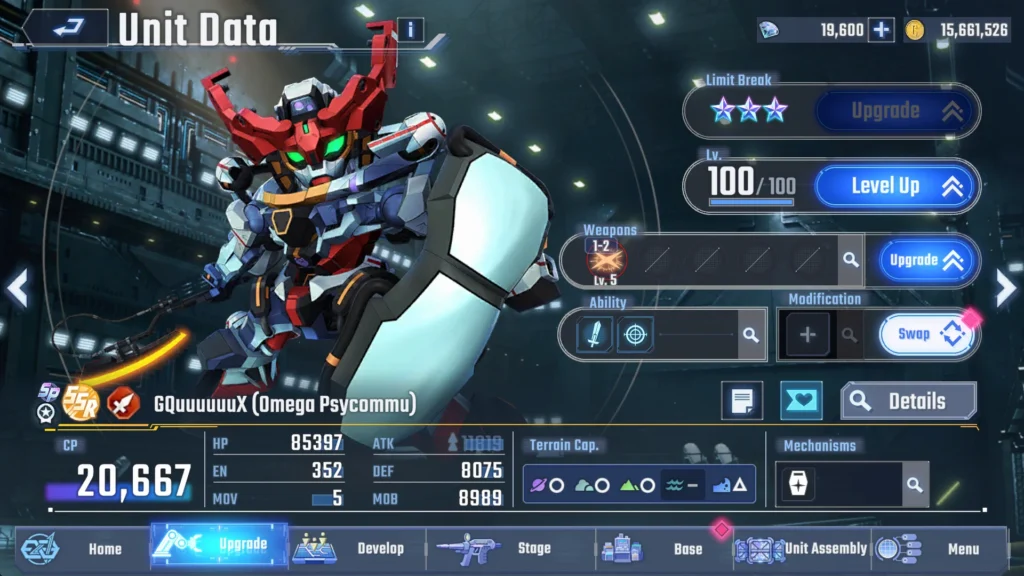
Task: Show the next unit with right arrow
Action: coord(1005,290)
